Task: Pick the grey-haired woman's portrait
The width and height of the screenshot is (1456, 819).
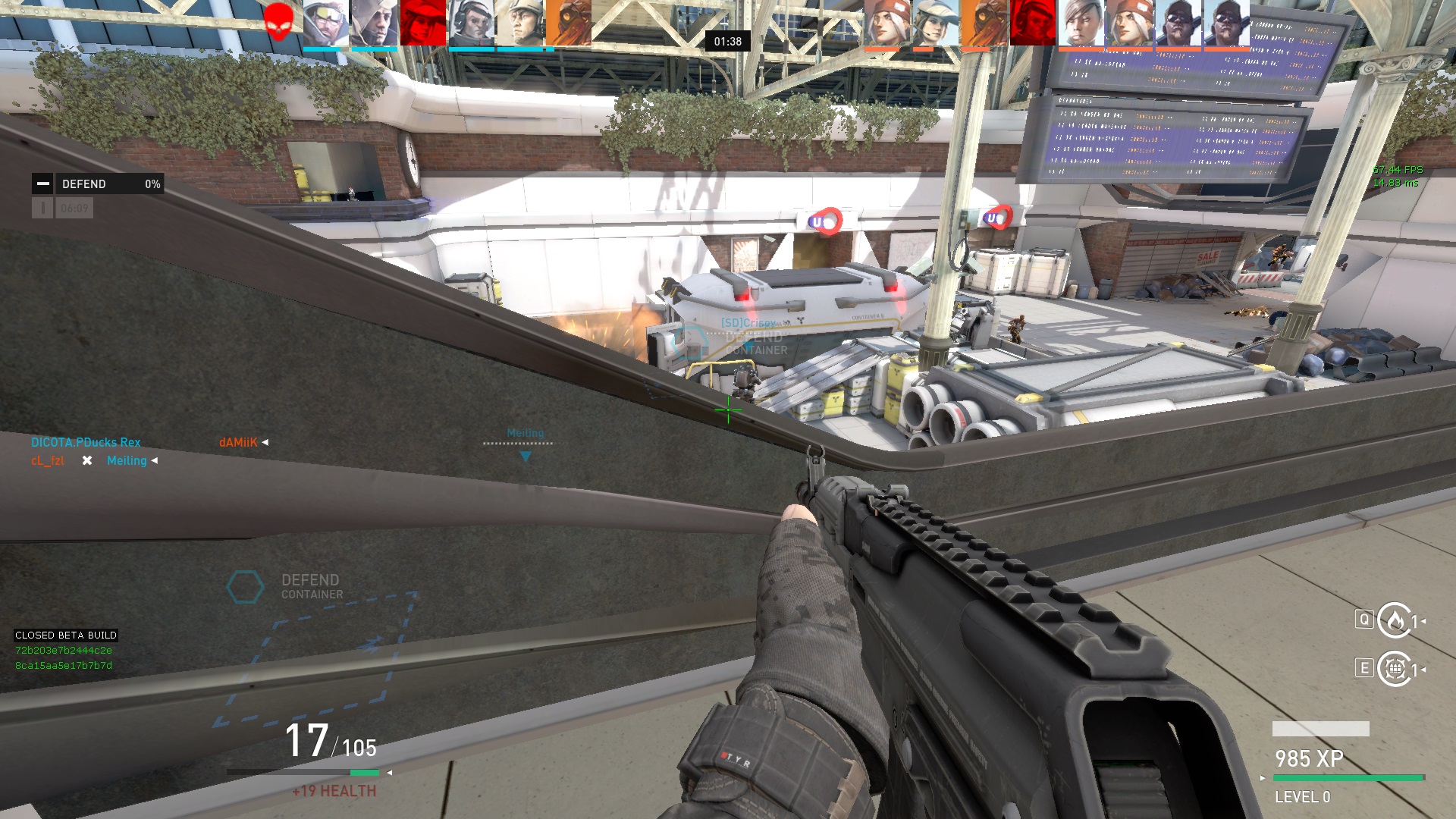Action: tap(1080, 23)
